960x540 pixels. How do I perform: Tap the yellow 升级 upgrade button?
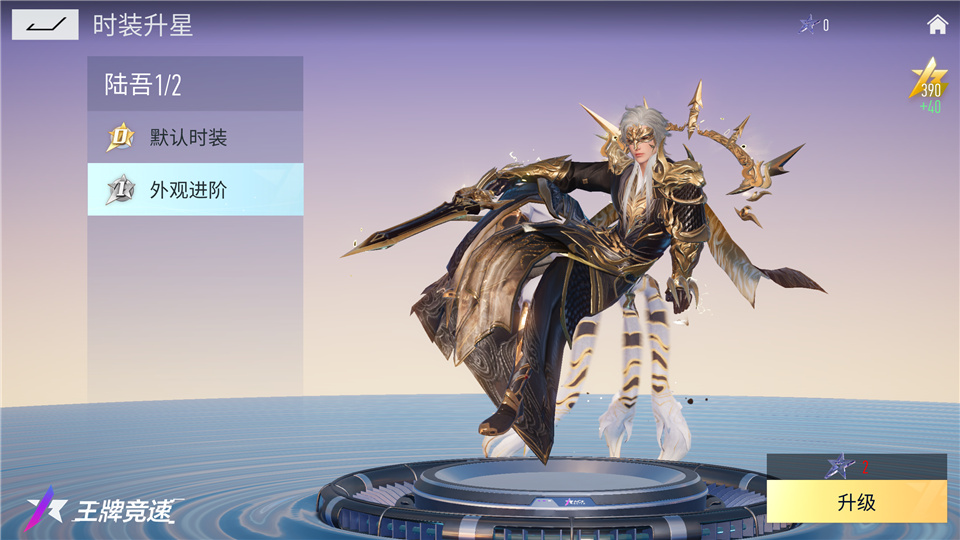pos(856,502)
